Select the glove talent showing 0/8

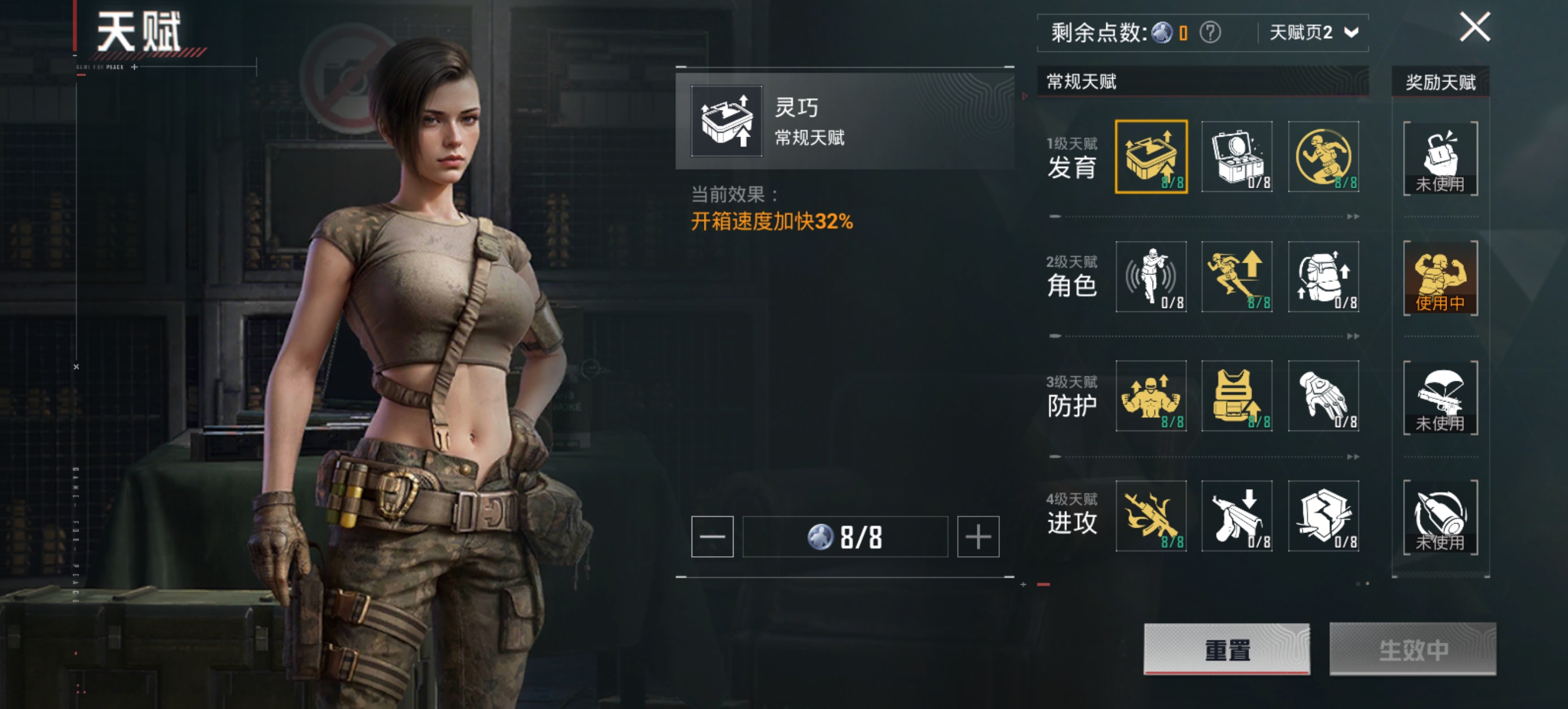pos(1324,396)
